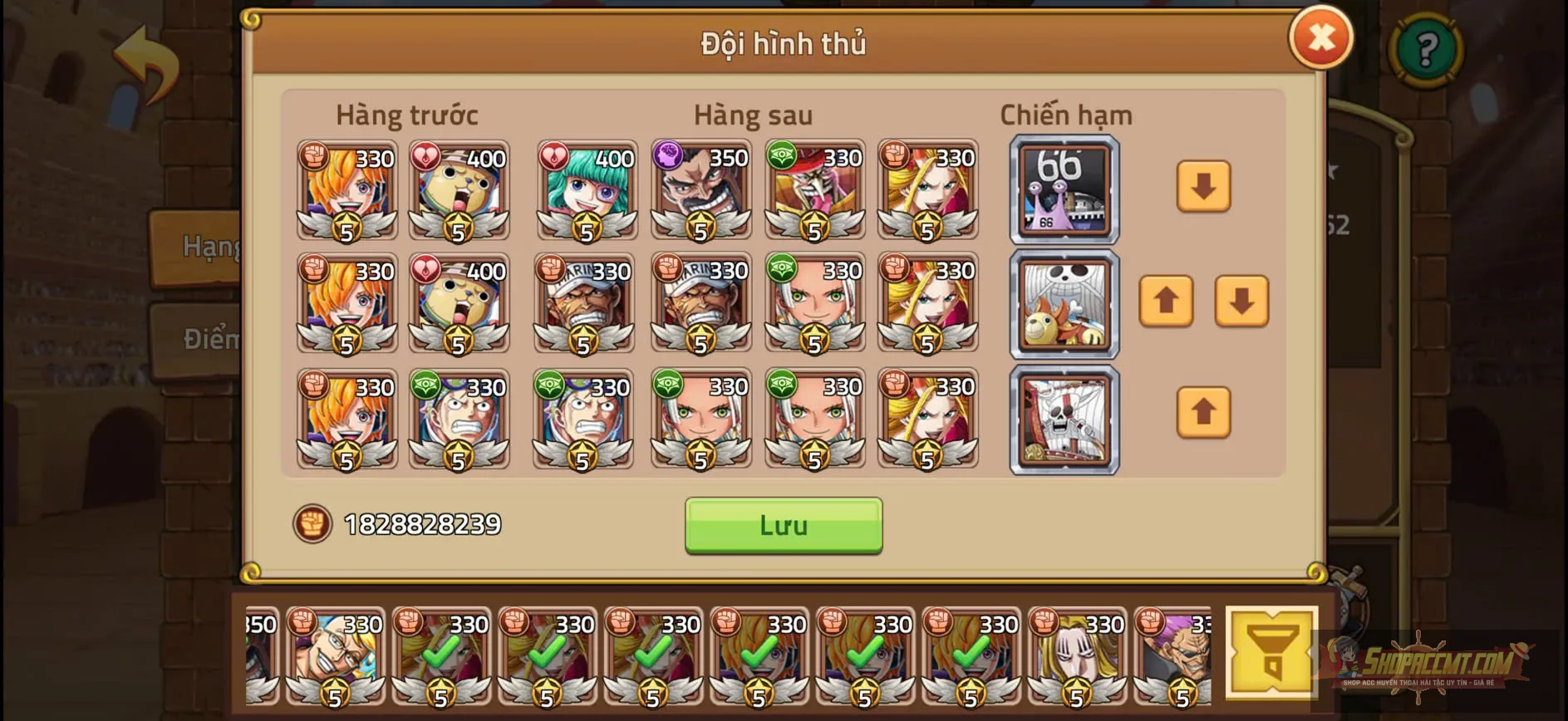Screen dimensions: 1568x721
Task: Open the help question mark icon
Action: 1426,52
